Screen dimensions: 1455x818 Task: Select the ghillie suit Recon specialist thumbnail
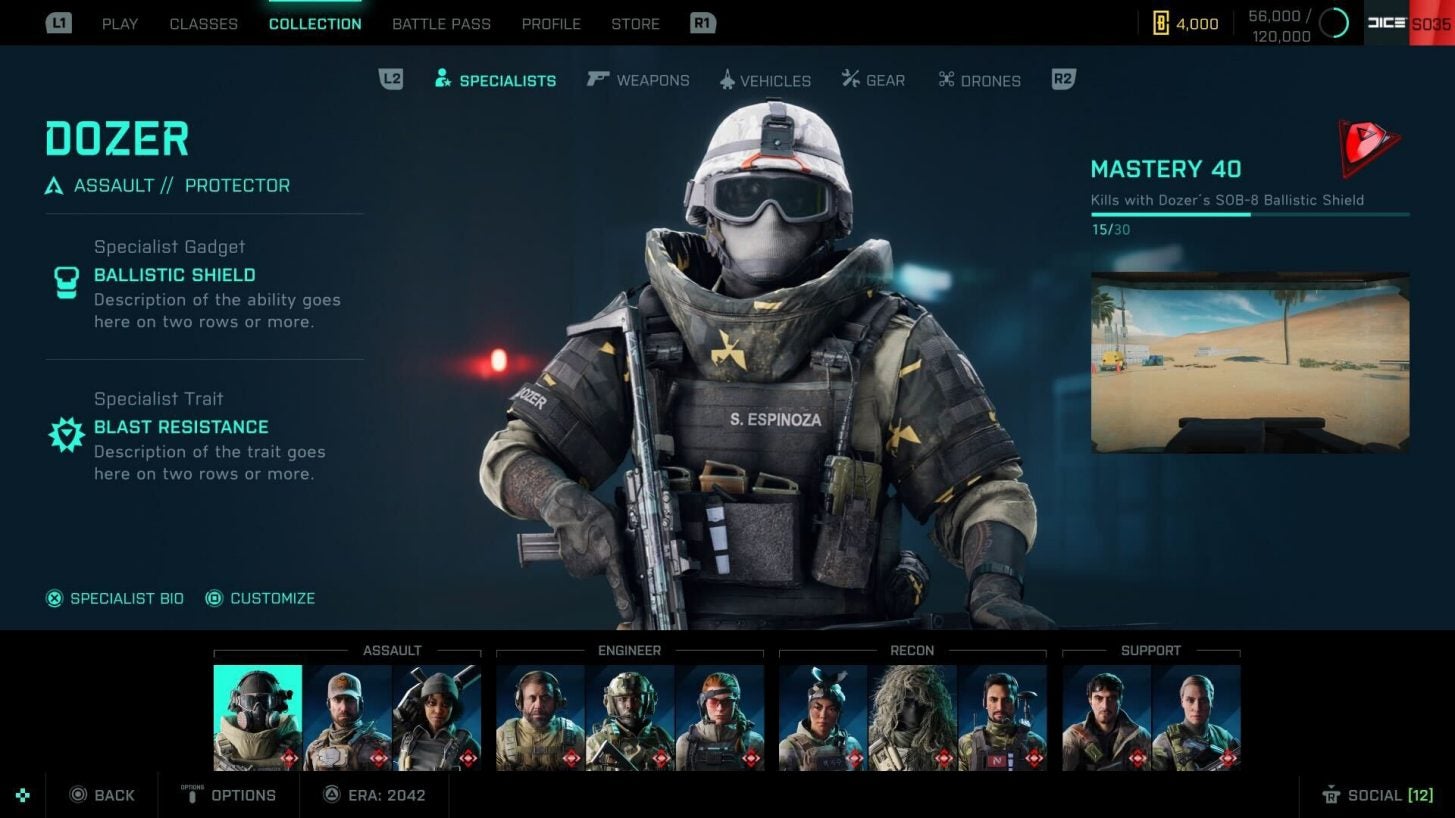click(911, 715)
